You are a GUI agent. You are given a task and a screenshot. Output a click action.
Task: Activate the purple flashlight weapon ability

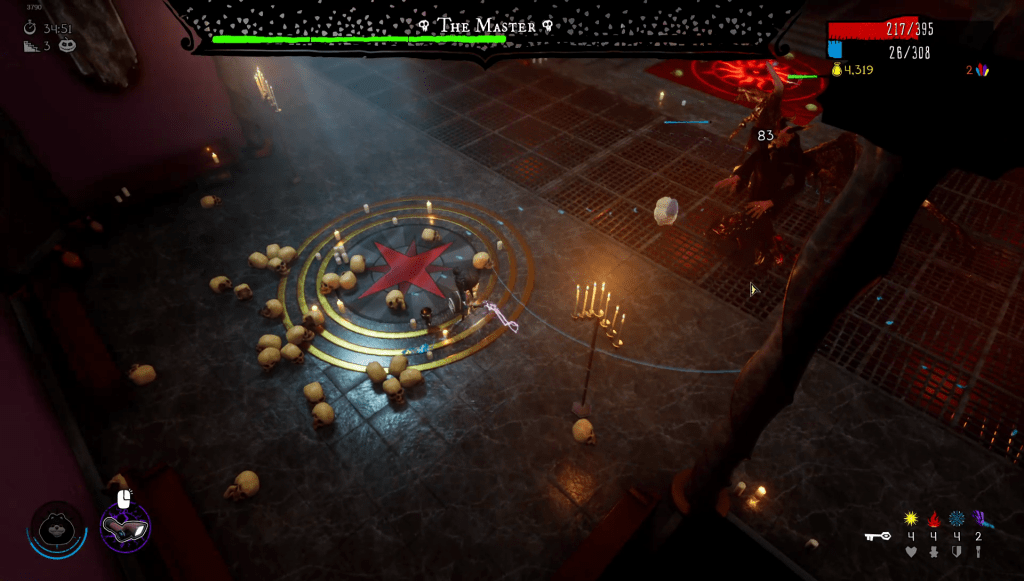(125, 526)
